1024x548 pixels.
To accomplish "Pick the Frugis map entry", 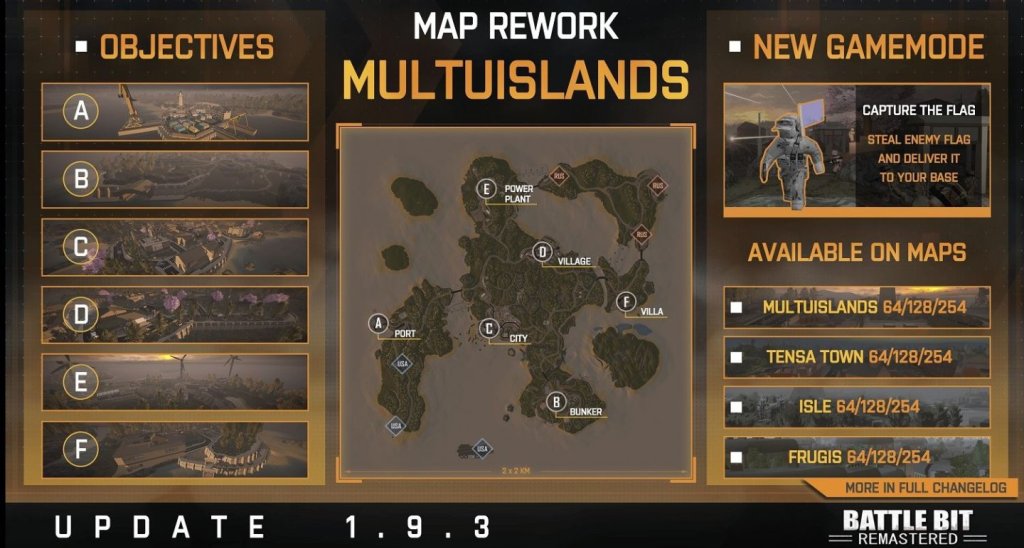I will tap(857, 457).
